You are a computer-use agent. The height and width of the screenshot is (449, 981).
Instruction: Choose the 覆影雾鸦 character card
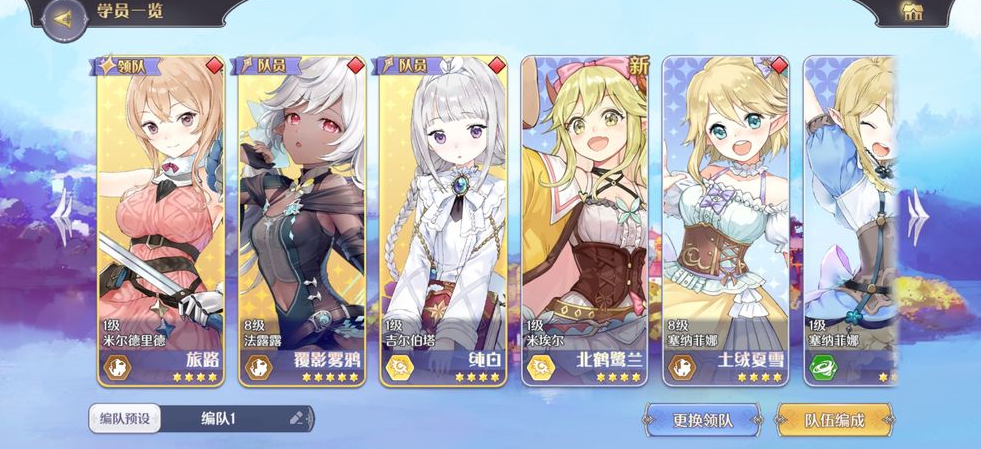(x=302, y=222)
